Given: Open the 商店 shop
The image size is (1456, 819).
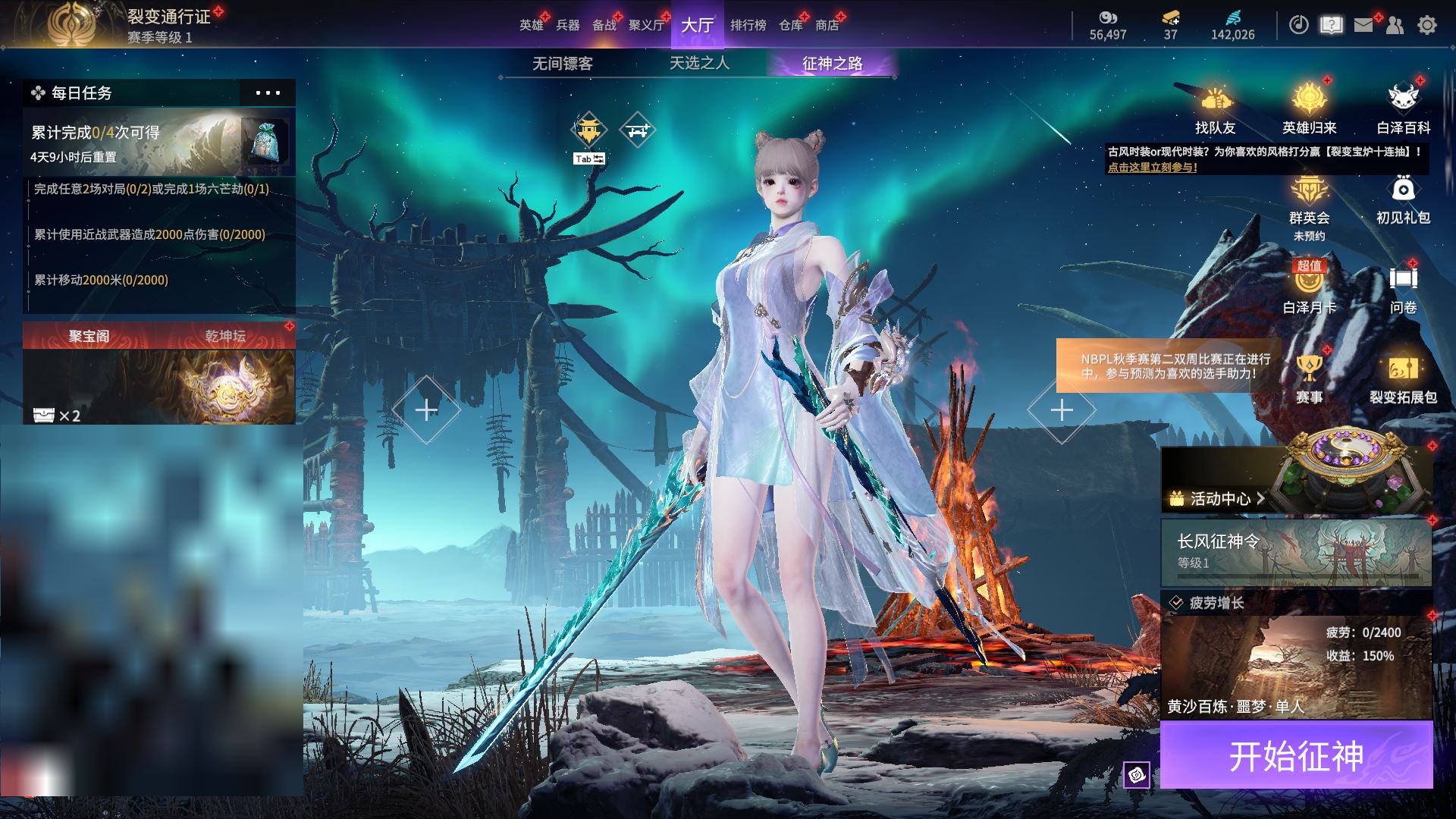Looking at the screenshot, I should [x=827, y=25].
